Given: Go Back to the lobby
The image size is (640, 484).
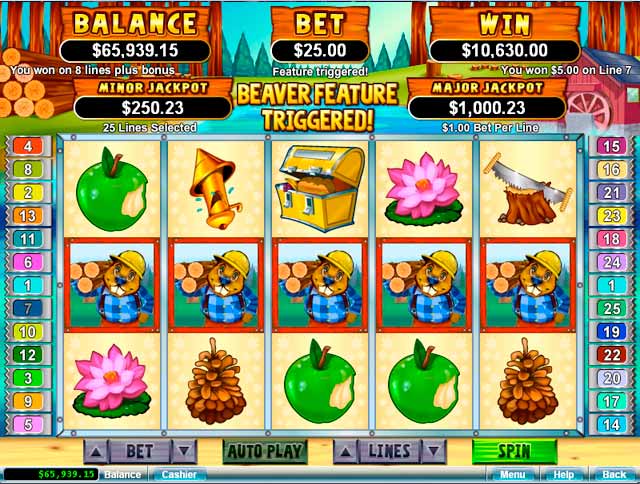Looking at the screenshot, I should pyautogui.click(x=613, y=474).
